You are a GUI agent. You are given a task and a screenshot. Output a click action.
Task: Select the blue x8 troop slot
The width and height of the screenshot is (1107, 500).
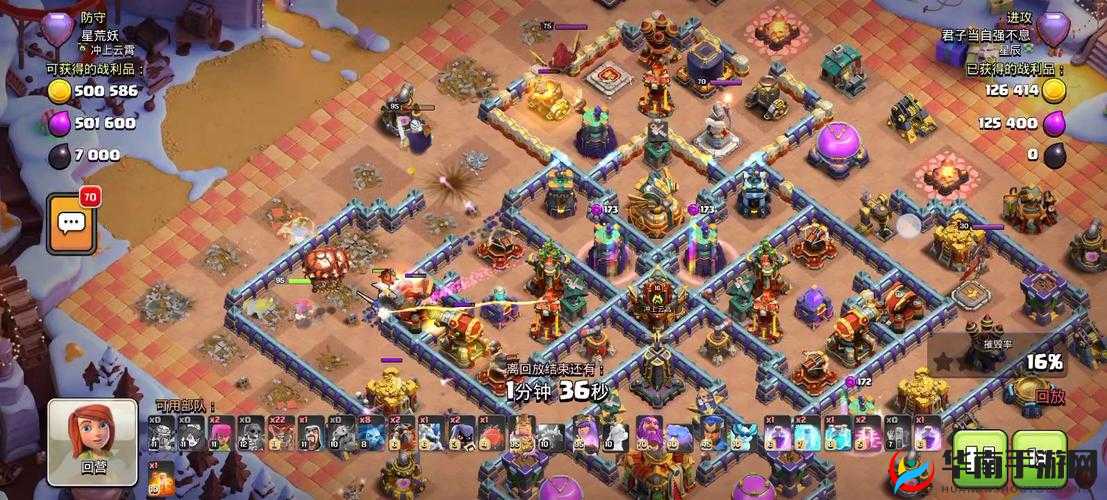click(373, 436)
